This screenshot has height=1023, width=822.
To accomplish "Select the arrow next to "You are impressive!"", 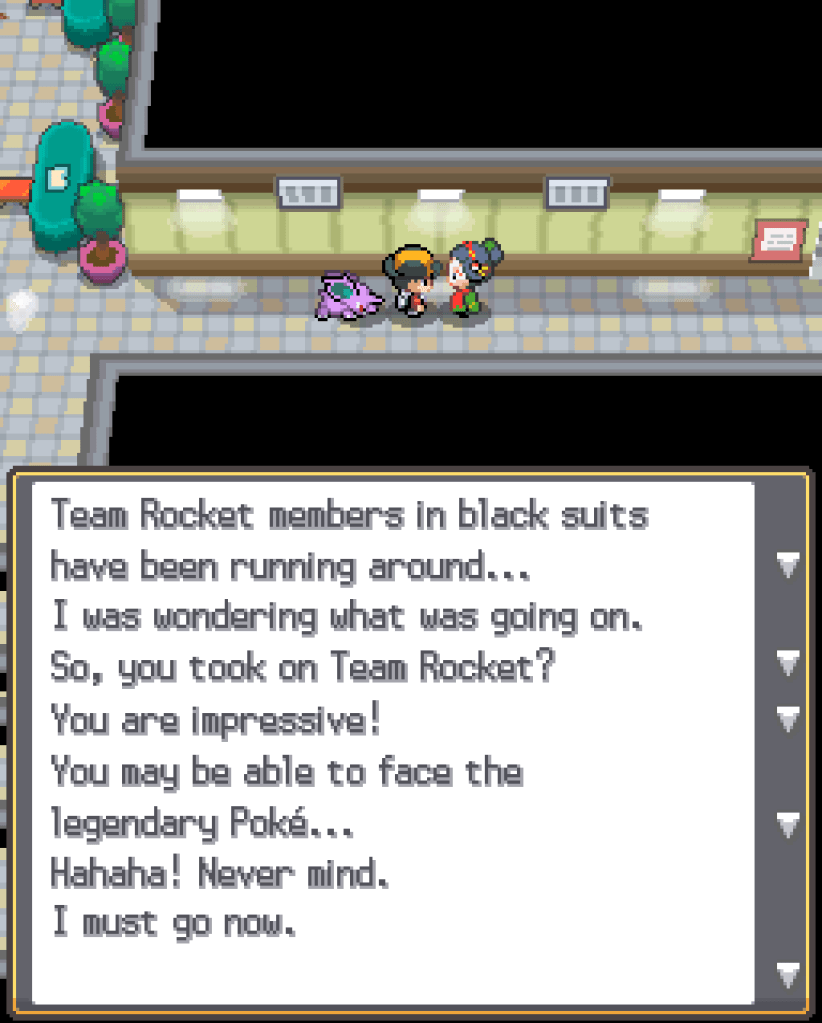I will (788, 718).
